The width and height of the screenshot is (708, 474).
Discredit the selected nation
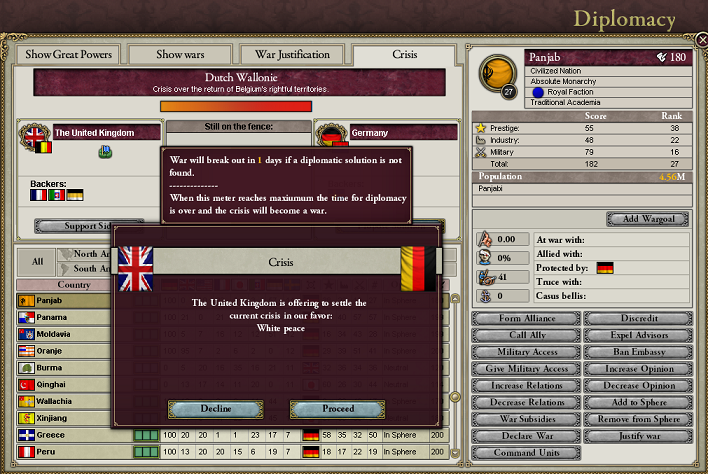coord(635,319)
